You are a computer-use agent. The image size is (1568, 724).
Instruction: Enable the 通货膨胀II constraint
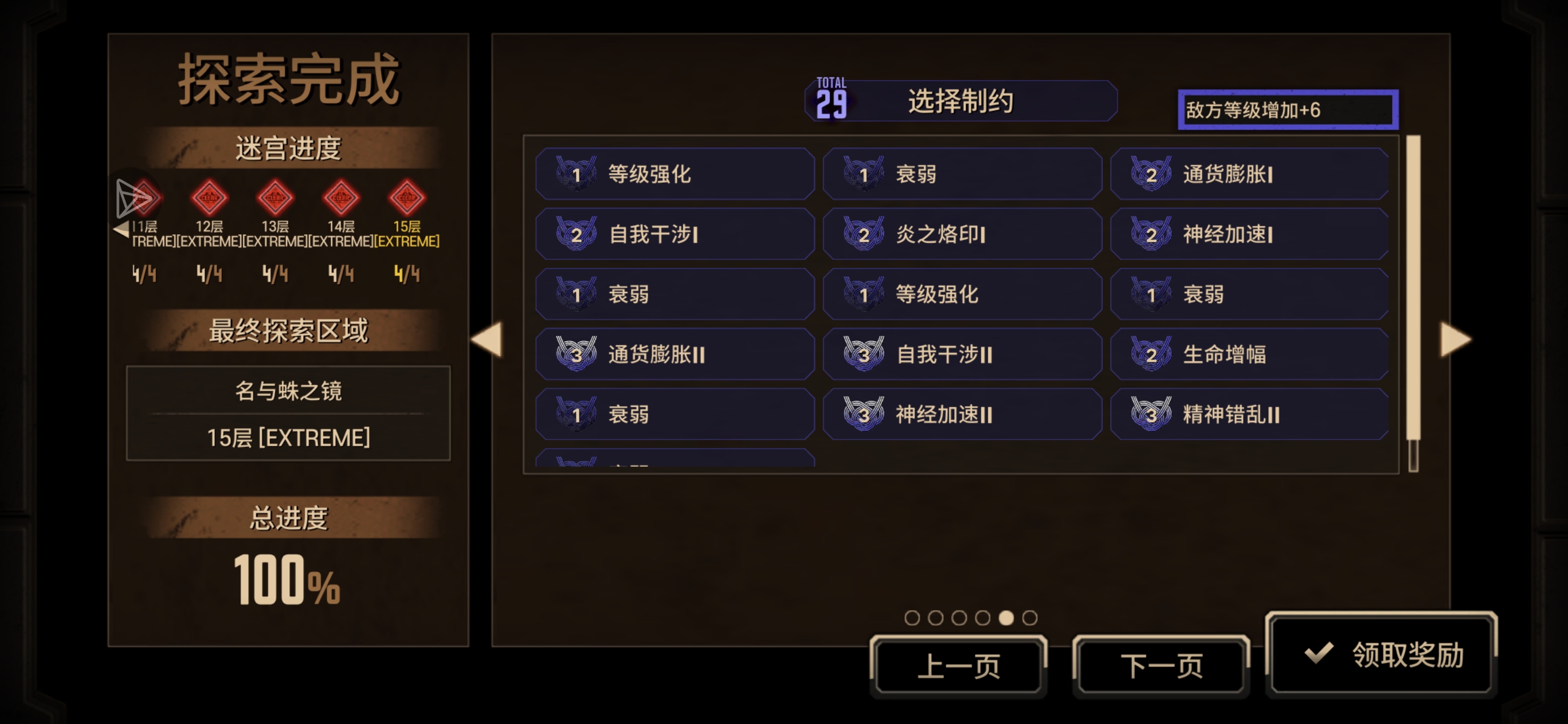pos(676,353)
